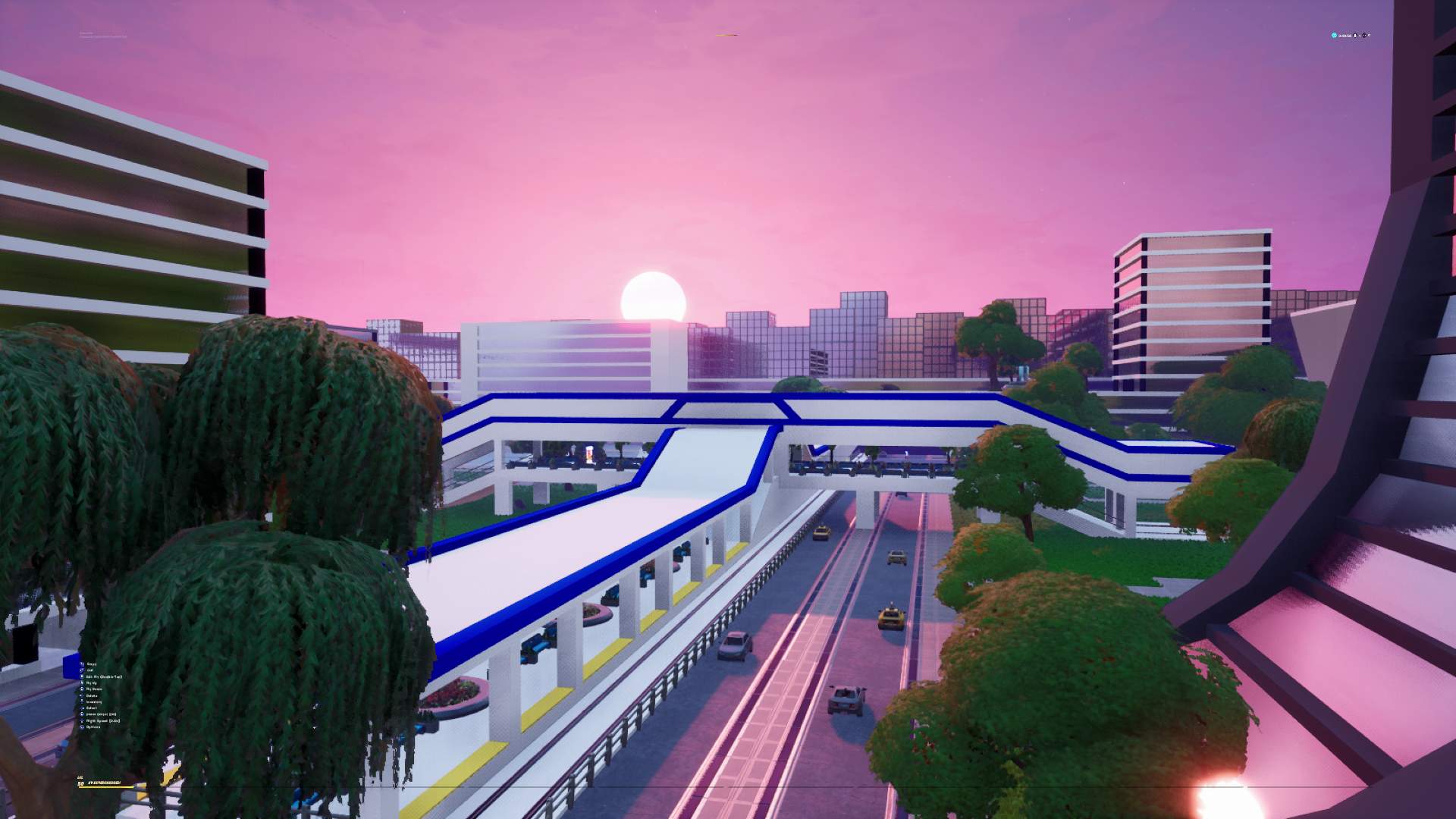1456x819 pixels.
Task: Click the gamepad icon in the top-right HUD
Action: (1364, 36)
